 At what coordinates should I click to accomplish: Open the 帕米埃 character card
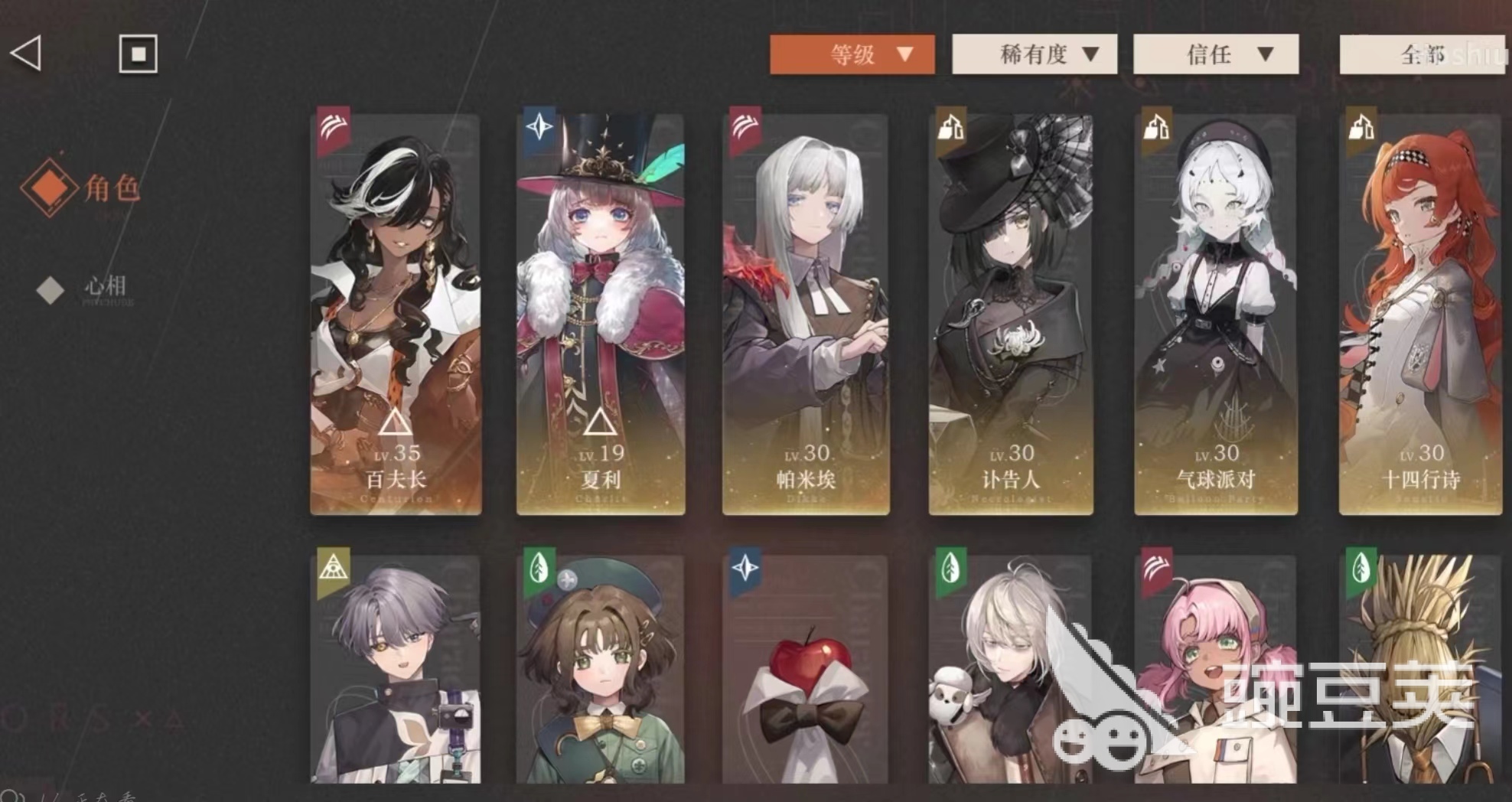pos(806,314)
